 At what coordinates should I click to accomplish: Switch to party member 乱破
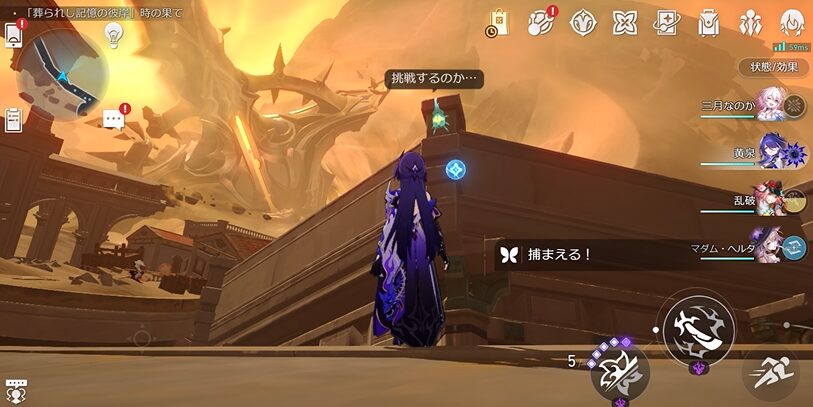(773, 199)
